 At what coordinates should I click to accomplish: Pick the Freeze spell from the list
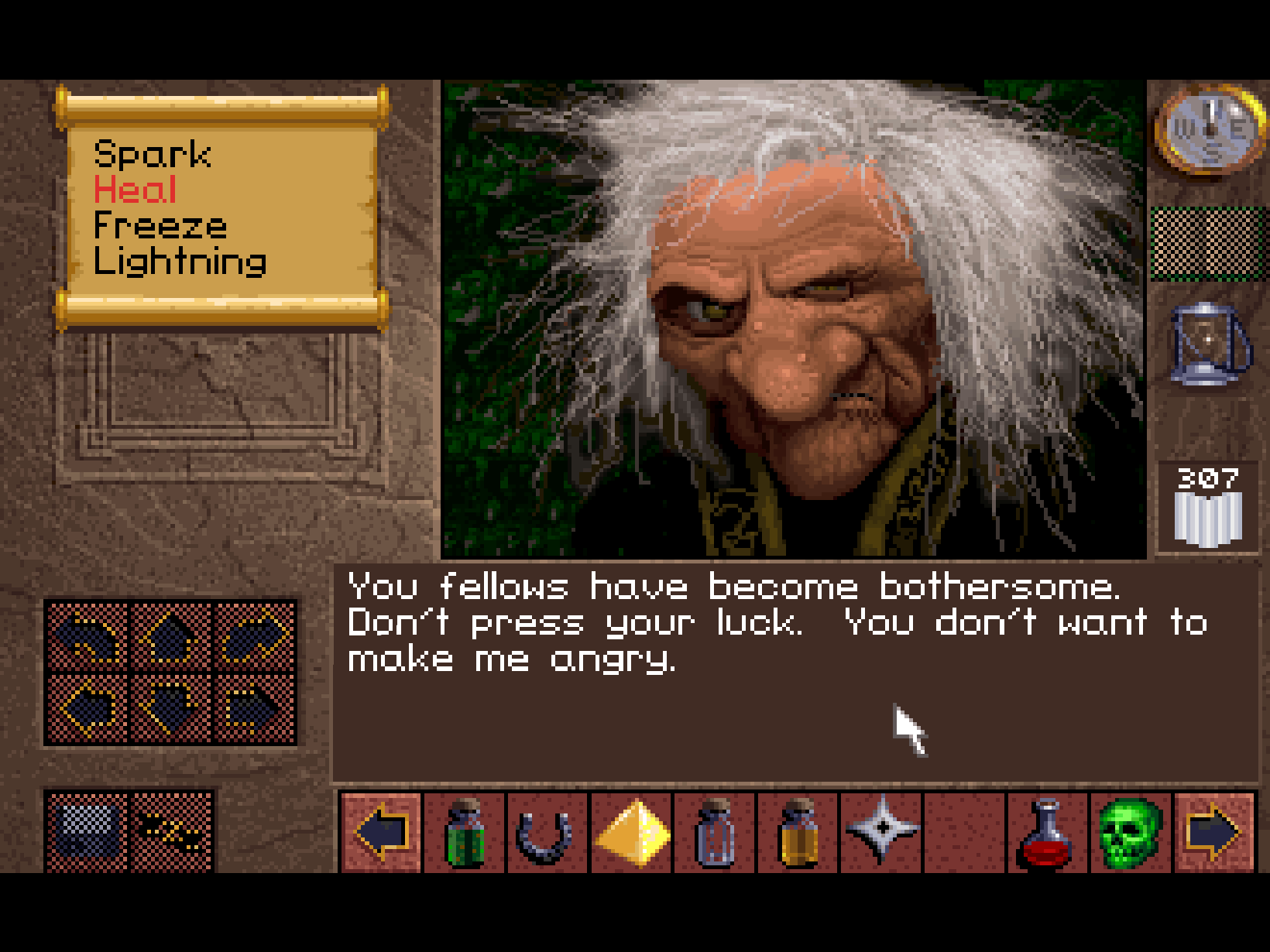pyautogui.click(x=160, y=225)
